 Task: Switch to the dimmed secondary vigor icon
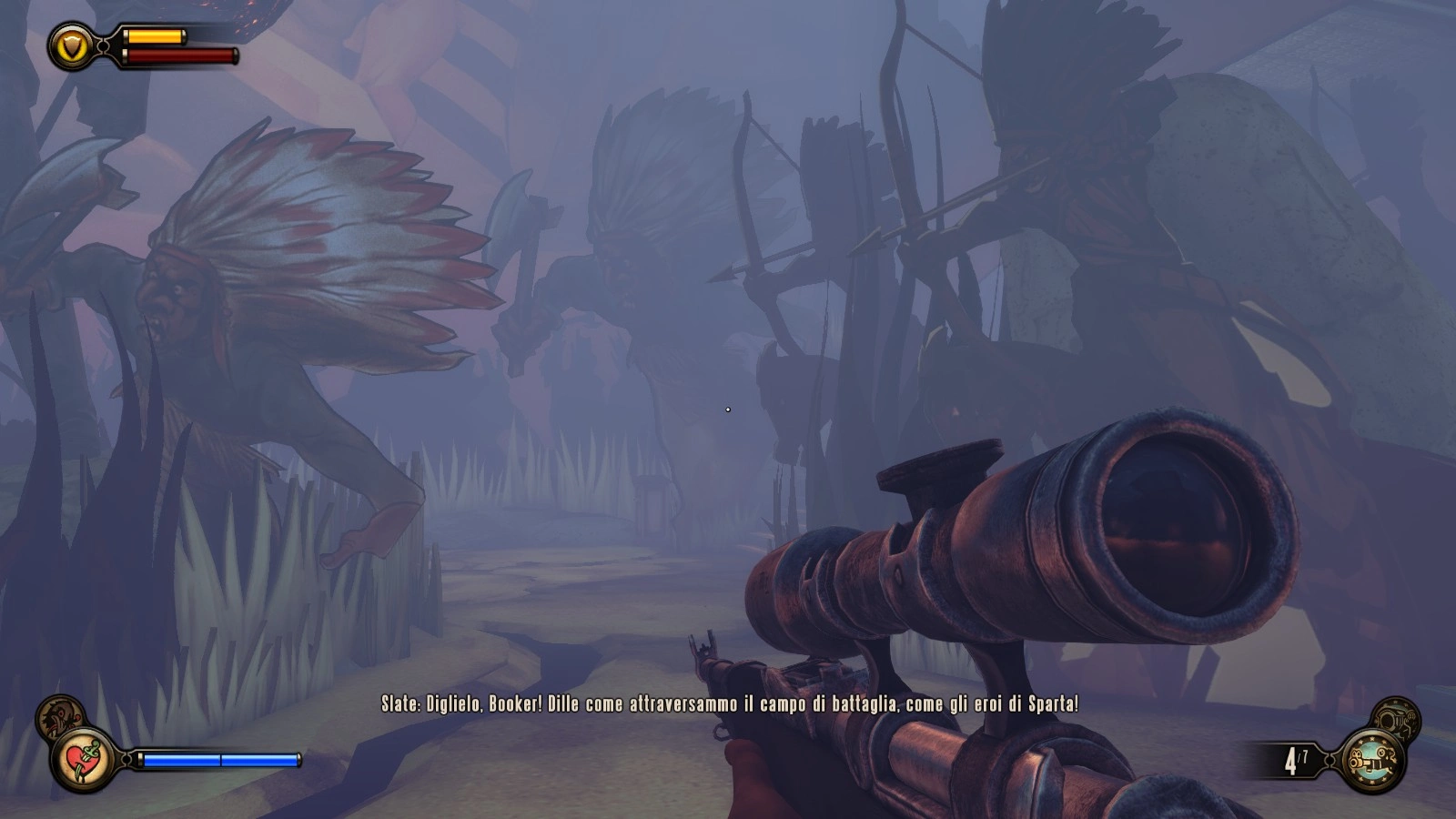[x=58, y=715]
